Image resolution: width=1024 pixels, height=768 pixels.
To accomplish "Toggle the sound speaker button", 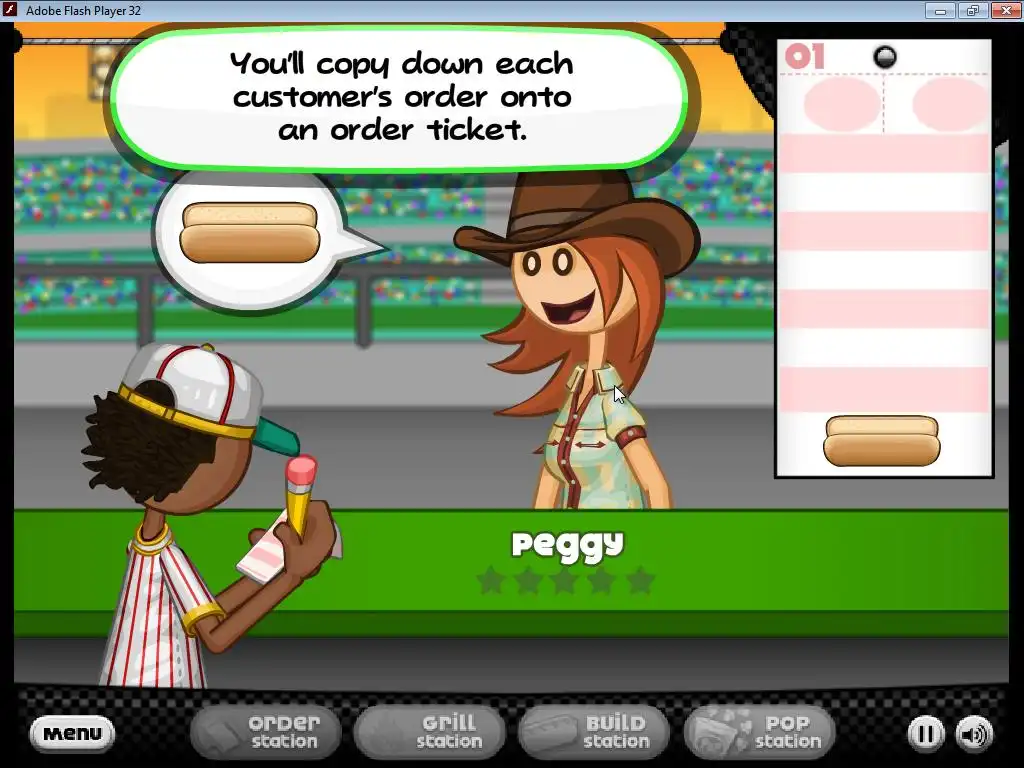I will point(974,734).
